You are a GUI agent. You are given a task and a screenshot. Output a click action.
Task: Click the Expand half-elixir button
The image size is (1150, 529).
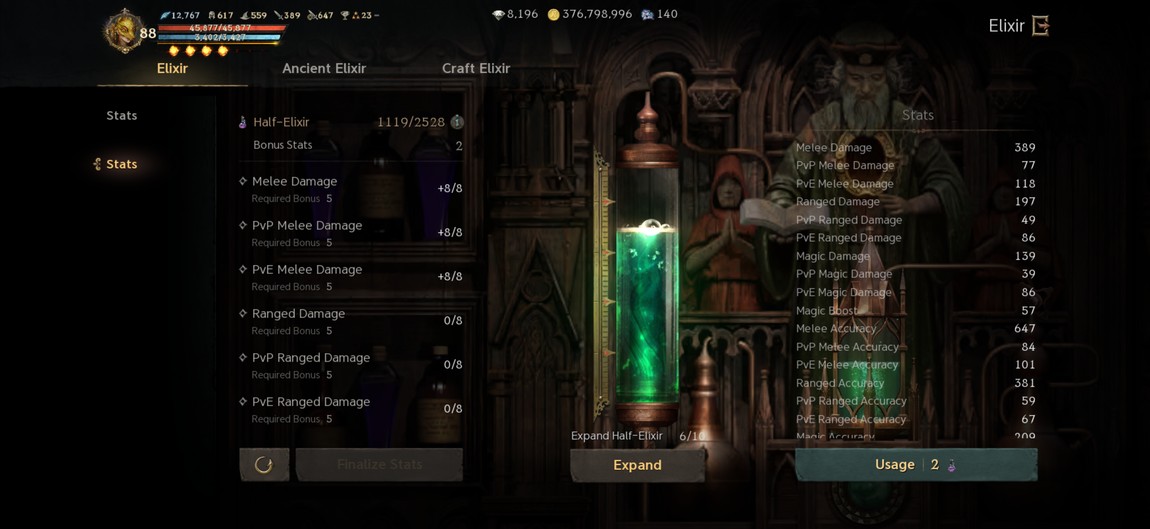(x=637, y=465)
